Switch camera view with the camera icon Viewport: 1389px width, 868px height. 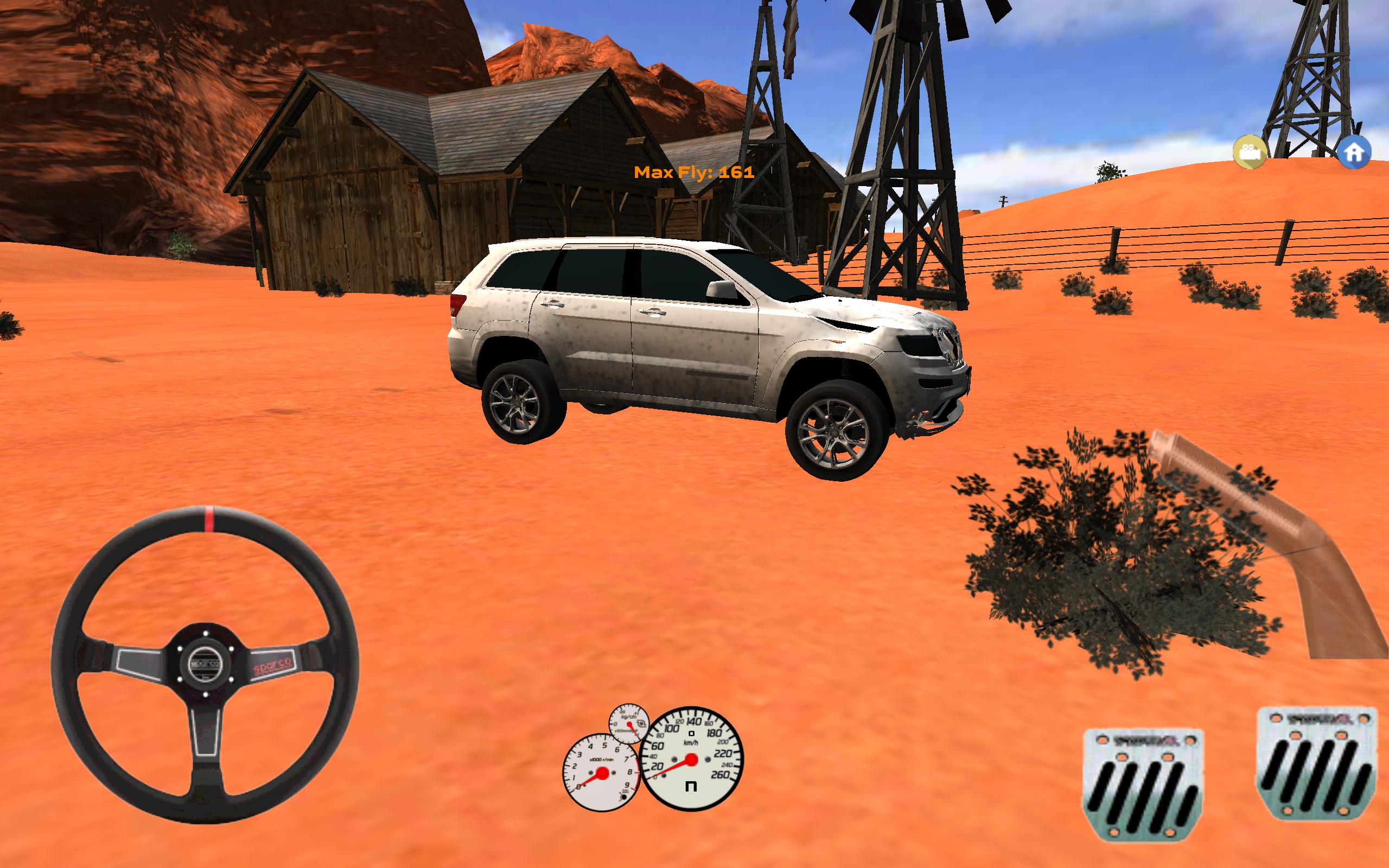(x=1250, y=152)
